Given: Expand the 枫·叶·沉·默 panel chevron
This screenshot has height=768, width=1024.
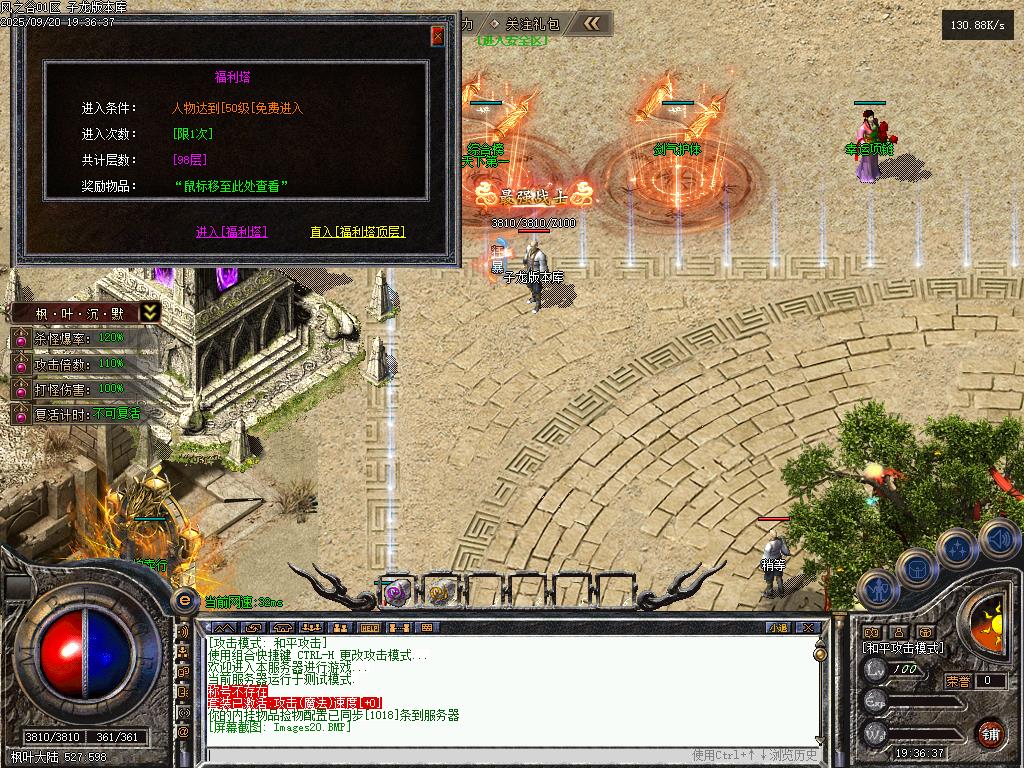Looking at the screenshot, I should coord(149,312).
